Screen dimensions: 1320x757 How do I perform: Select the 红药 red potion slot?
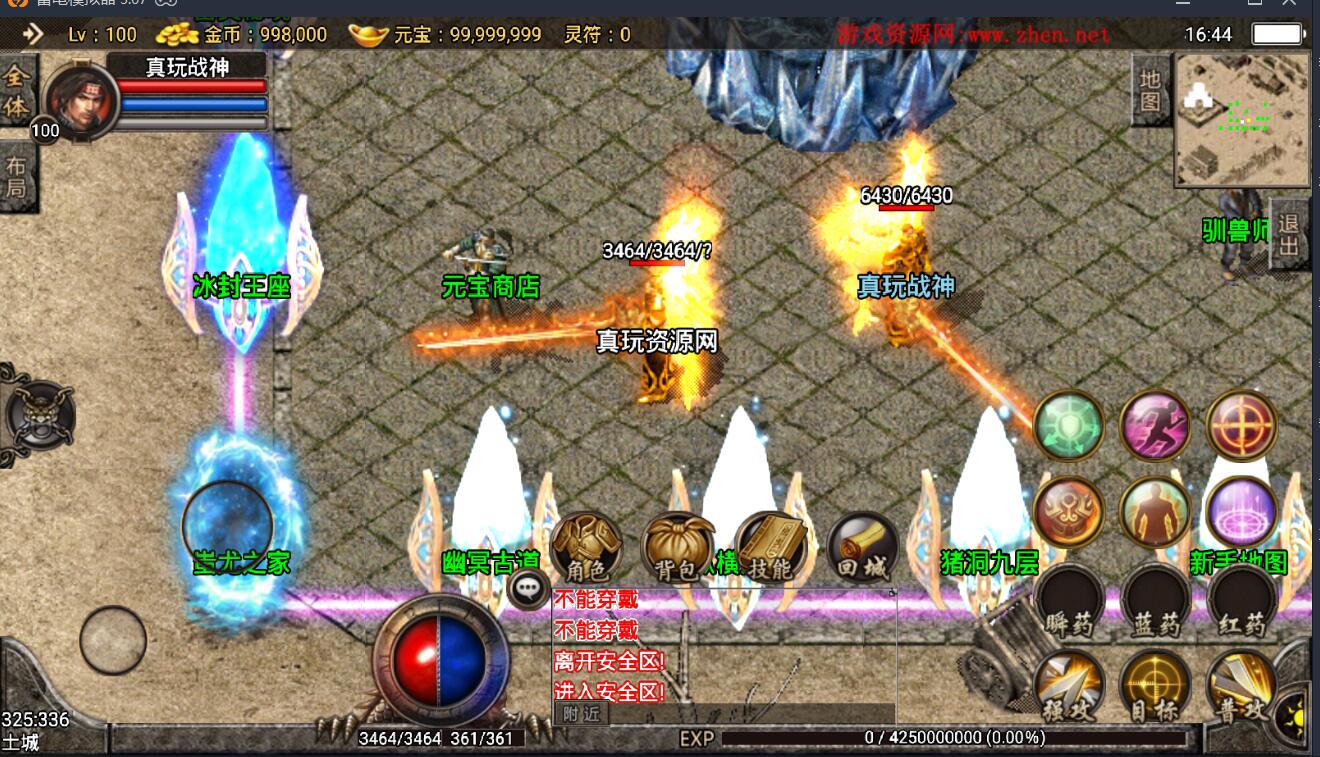tap(1242, 600)
